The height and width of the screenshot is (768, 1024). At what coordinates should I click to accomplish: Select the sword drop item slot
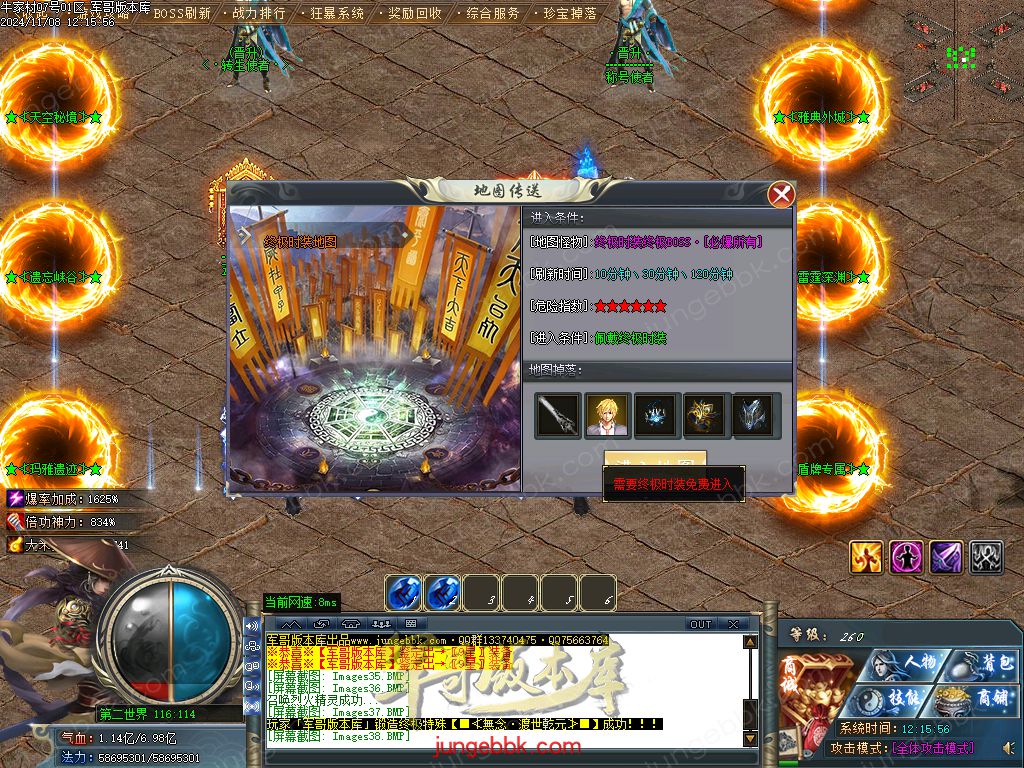pyautogui.click(x=558, y=415)
